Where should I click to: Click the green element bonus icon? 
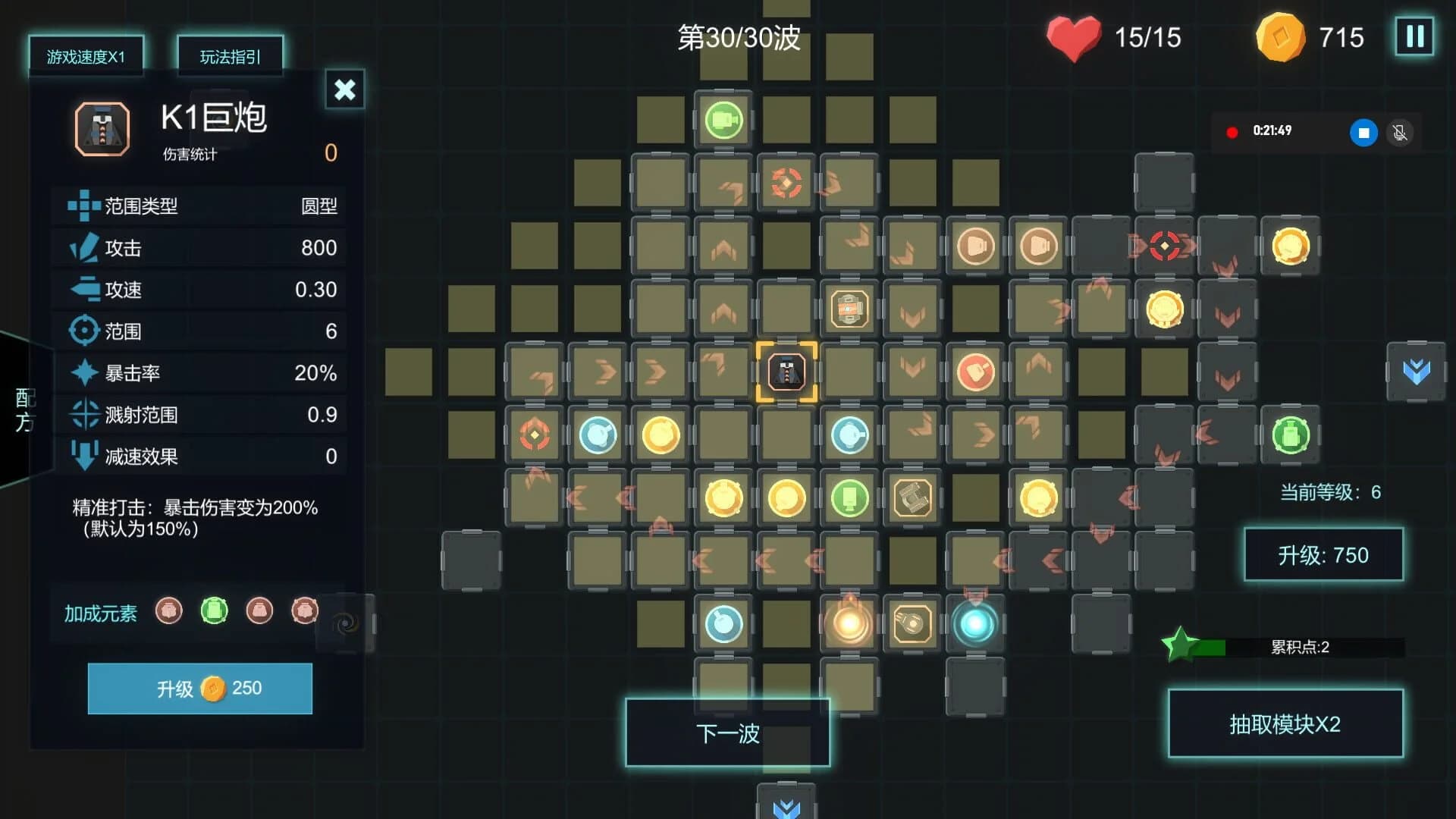214,611
